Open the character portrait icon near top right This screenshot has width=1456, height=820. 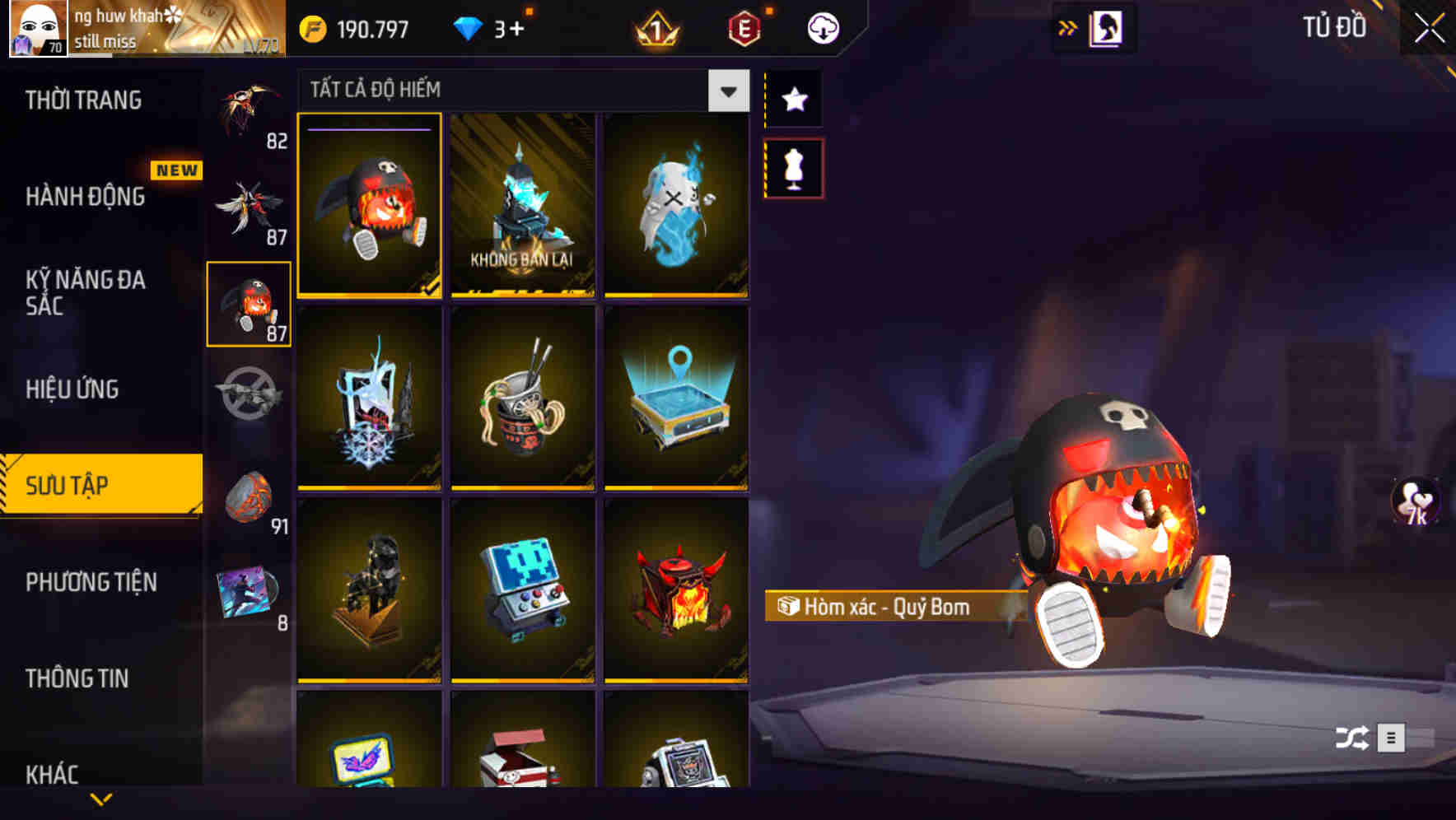[1105, 26]
